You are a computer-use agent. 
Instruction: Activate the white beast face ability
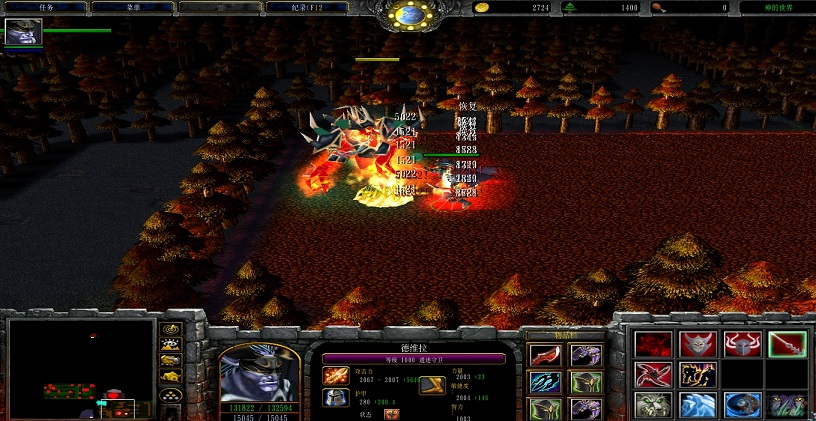(651, 405)
